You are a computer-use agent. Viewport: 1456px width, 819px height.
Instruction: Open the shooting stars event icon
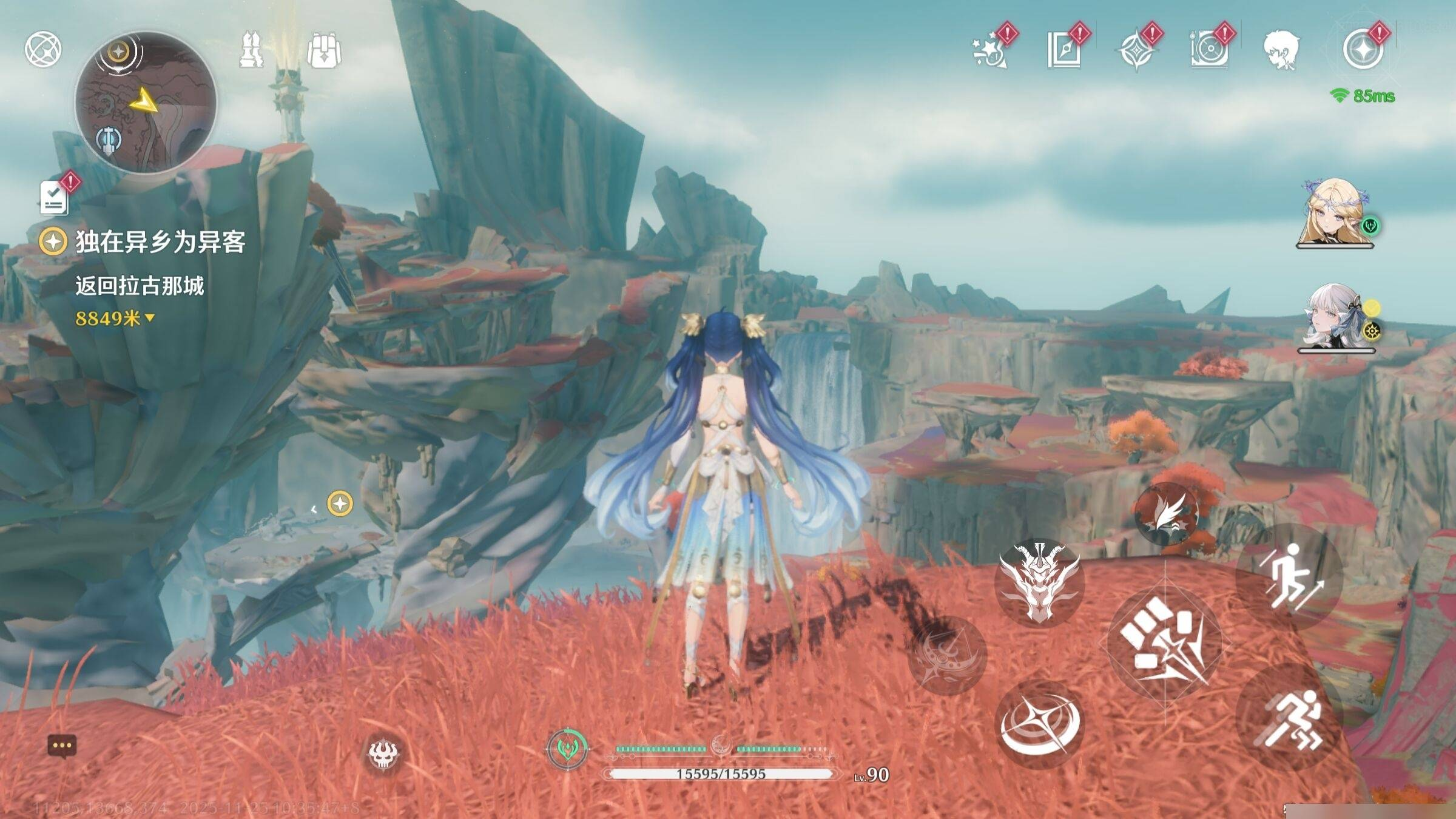coord(989,51)
